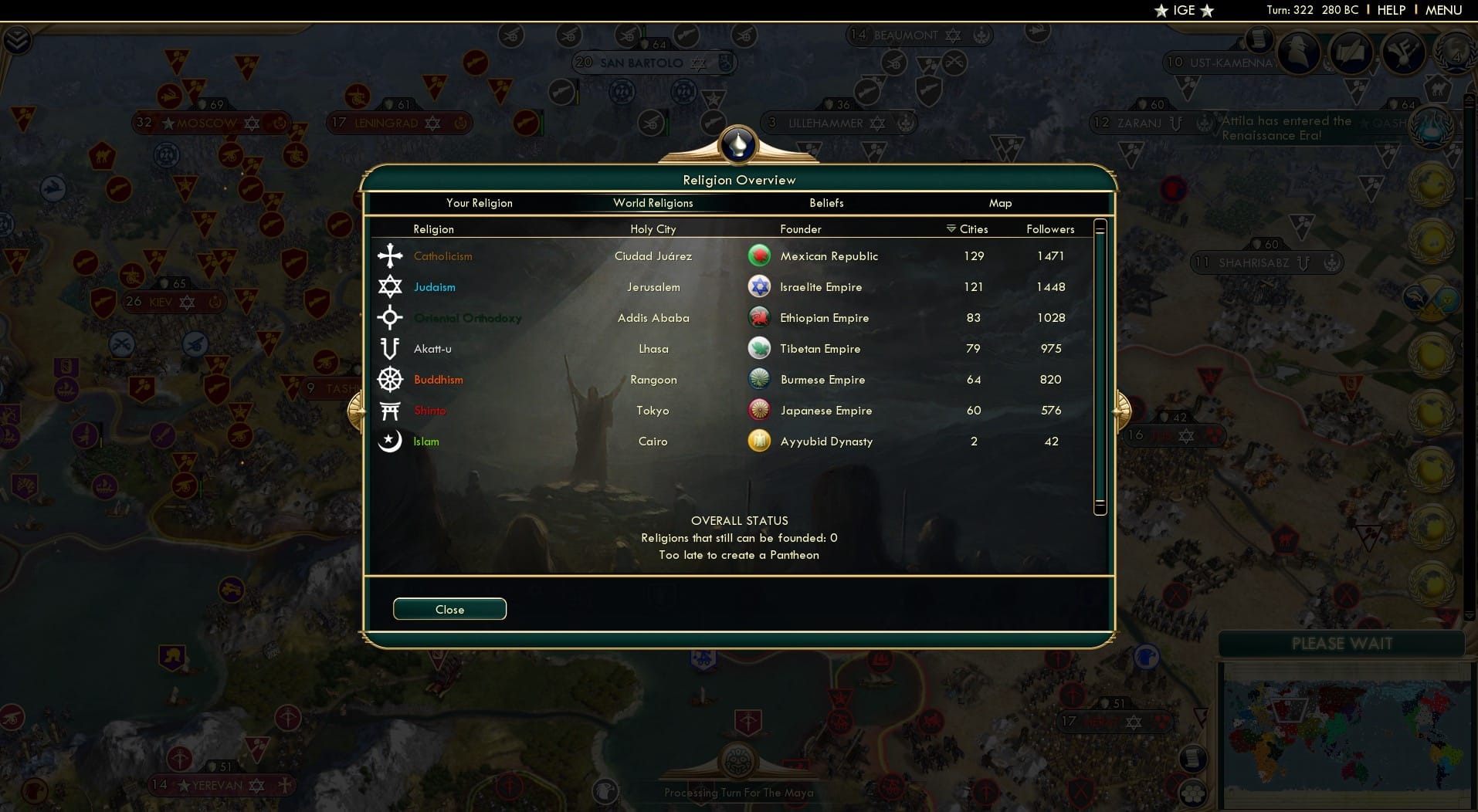Open the MENU in the top bar
Image resolution: width=1478 pixels, height=812 pixels.
click(x=1444, y=10)
